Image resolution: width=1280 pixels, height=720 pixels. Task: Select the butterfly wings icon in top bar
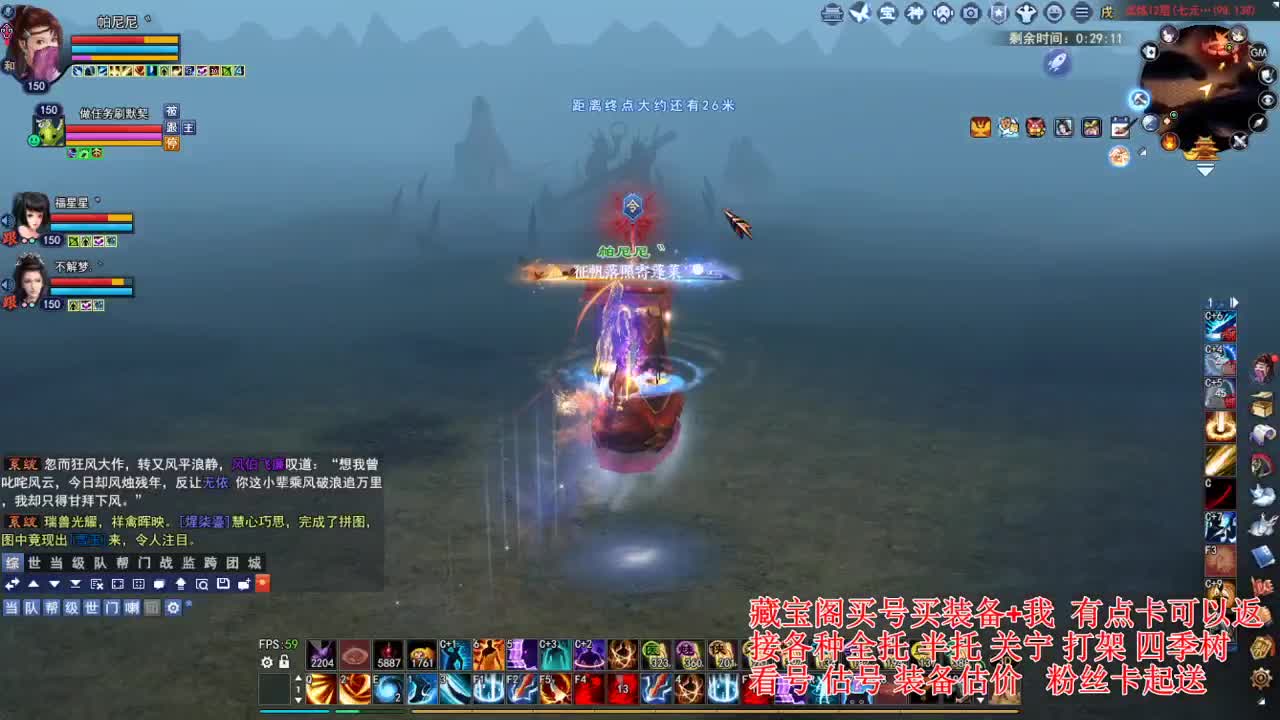click(x=858, y=13)
